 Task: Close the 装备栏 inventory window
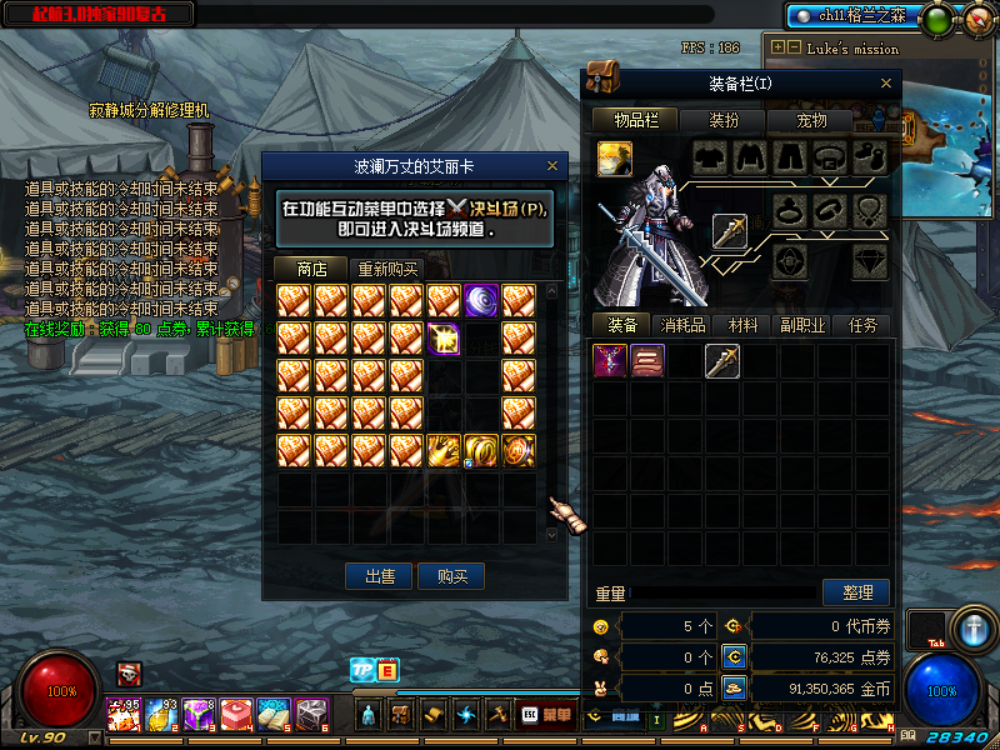(886, 84)
